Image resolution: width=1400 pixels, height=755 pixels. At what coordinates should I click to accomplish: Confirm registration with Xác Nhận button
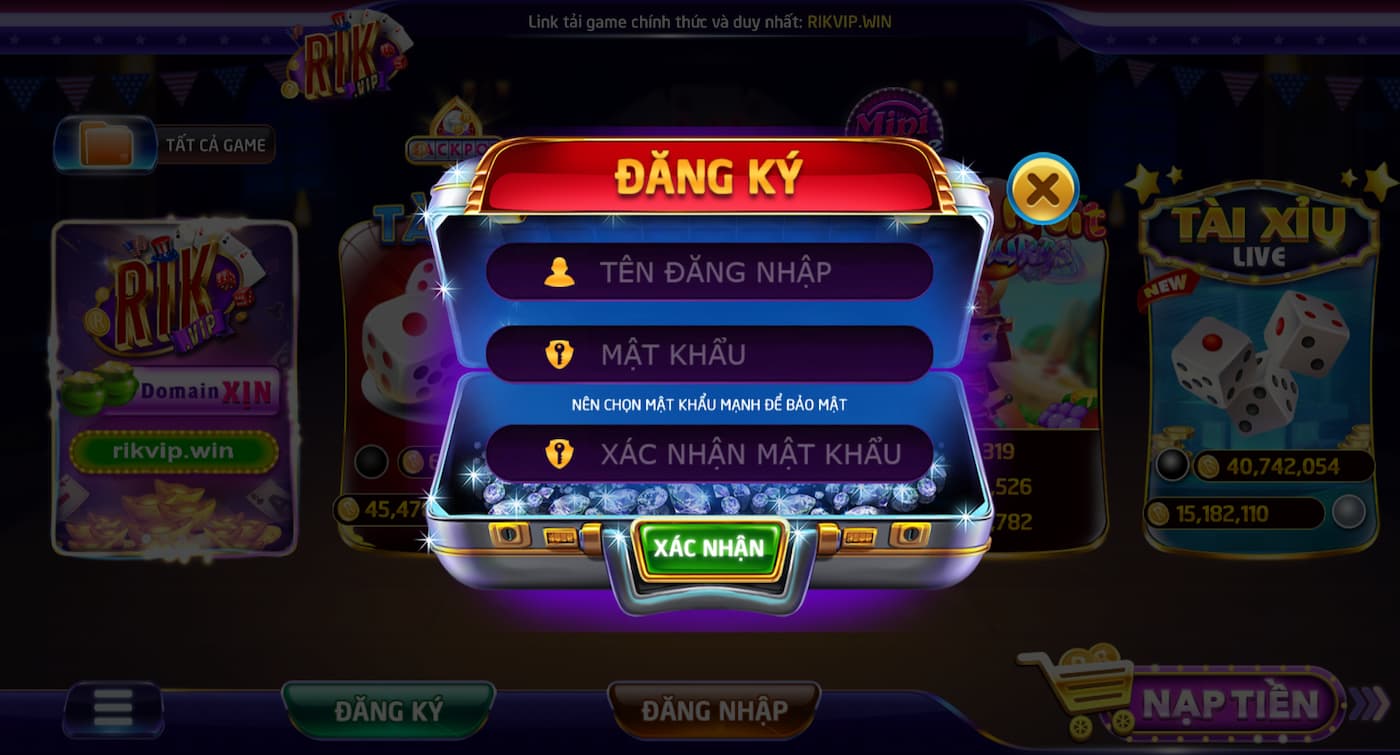710,546
